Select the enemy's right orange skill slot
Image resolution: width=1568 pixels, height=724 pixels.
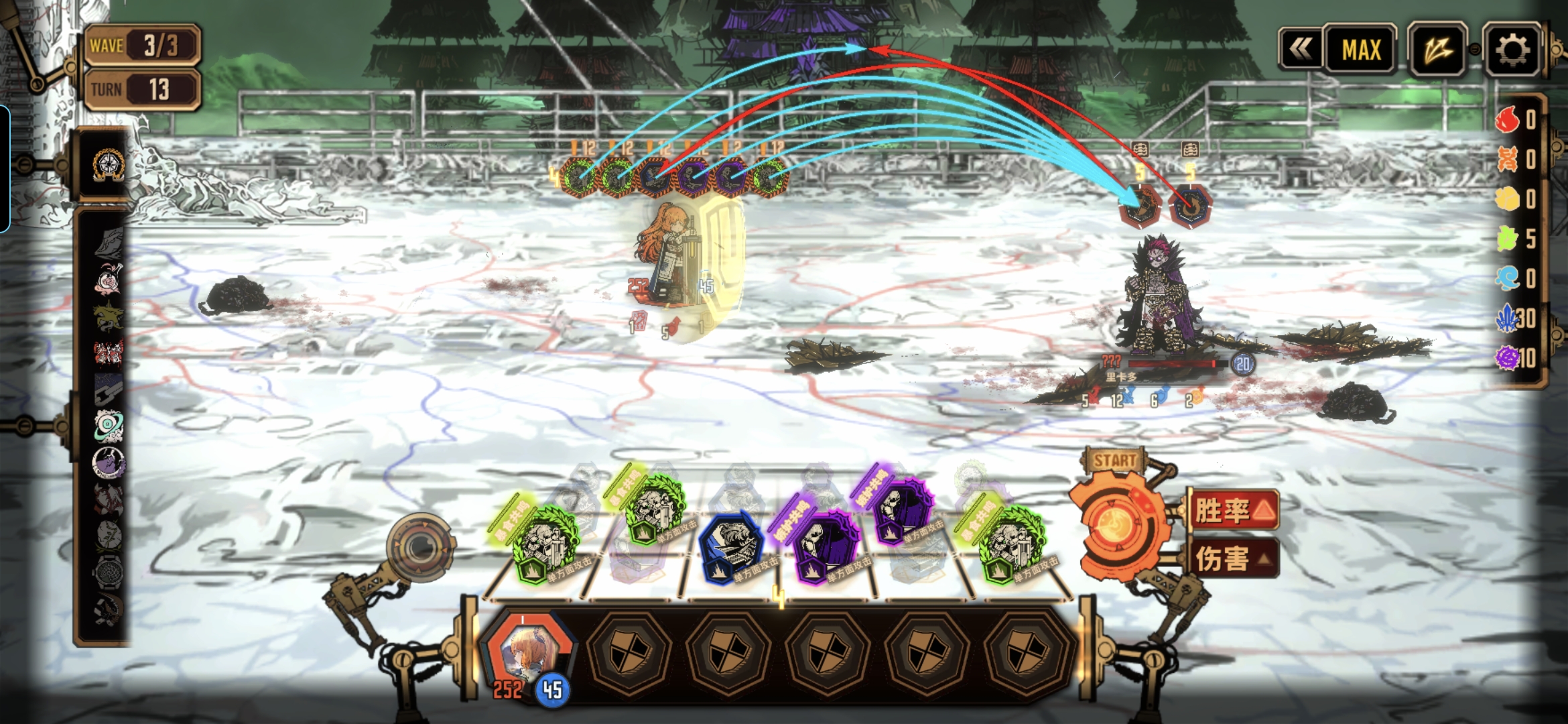(1190, 208)
